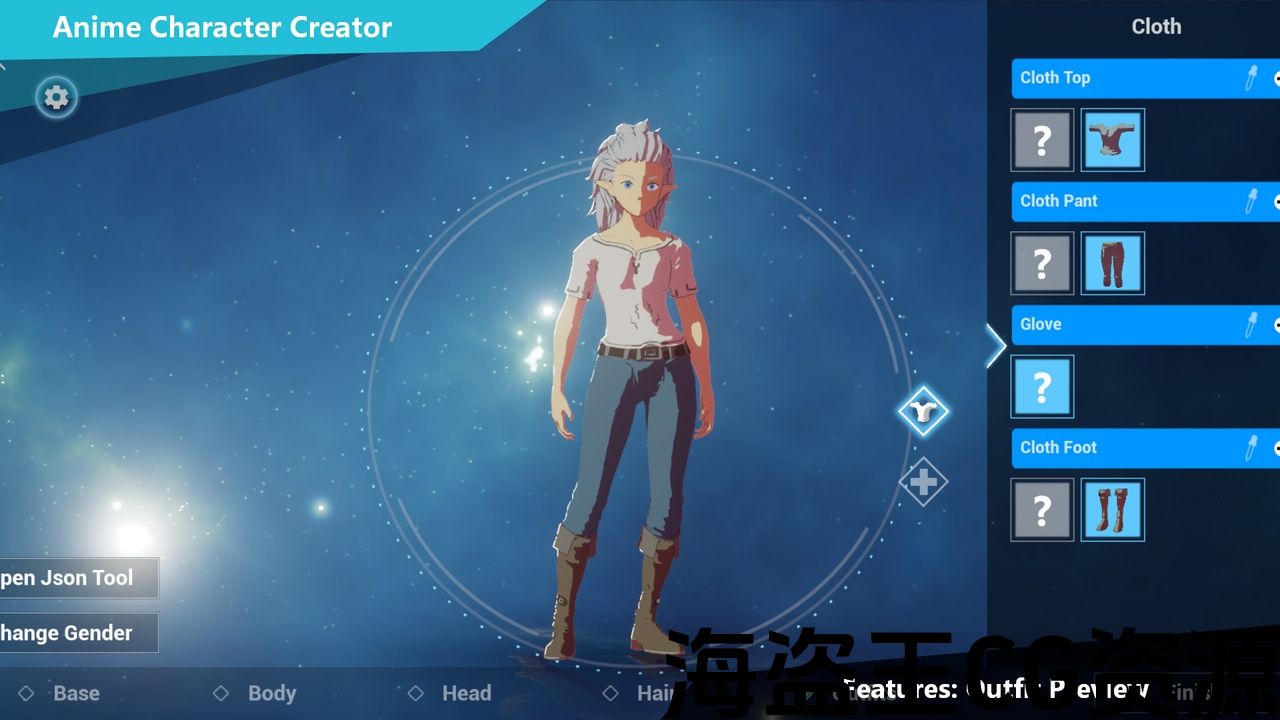Remove Cloth Top using the question mark option
Image resolution: width=1280 pixels, height=720 pixels.
[x=1042, y=141]
